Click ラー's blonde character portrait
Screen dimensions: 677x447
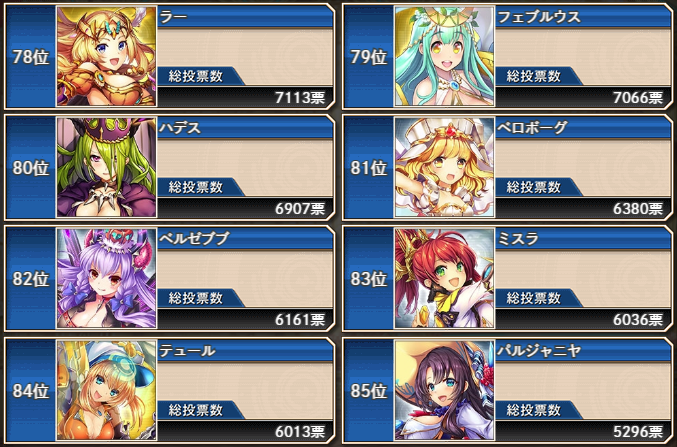[x=105, y=56]
